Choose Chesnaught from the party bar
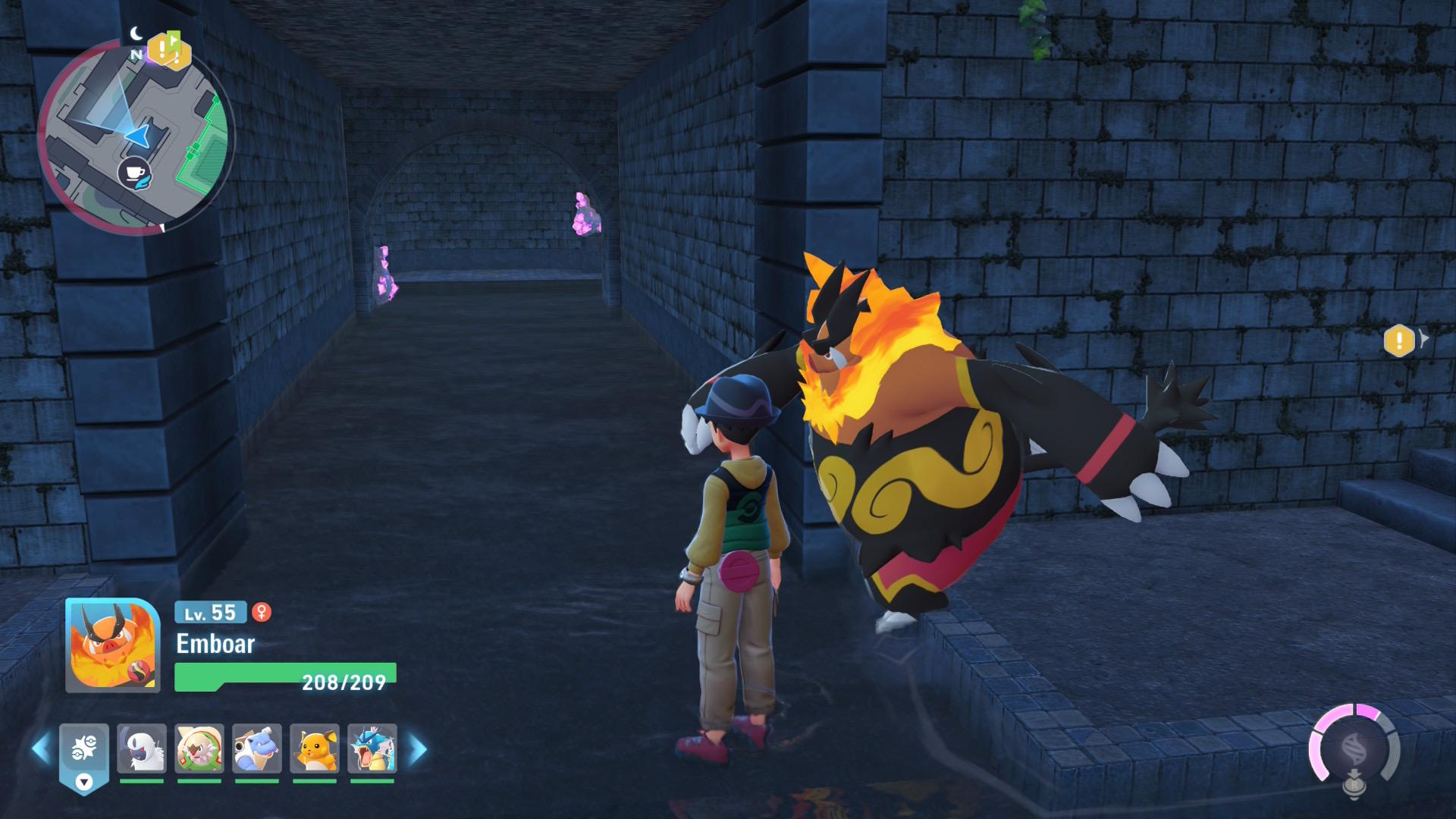This screenshot has height=819, width=1456. click(x=199, y=749)
